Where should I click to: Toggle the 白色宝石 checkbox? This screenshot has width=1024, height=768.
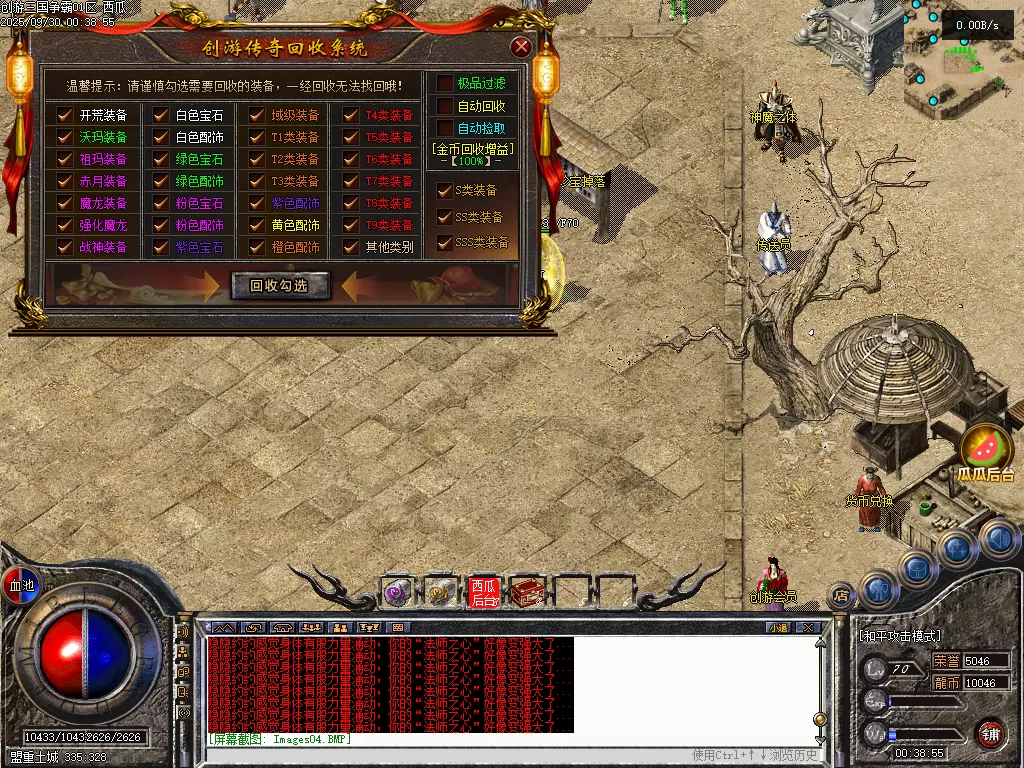(x=160, y=115)
